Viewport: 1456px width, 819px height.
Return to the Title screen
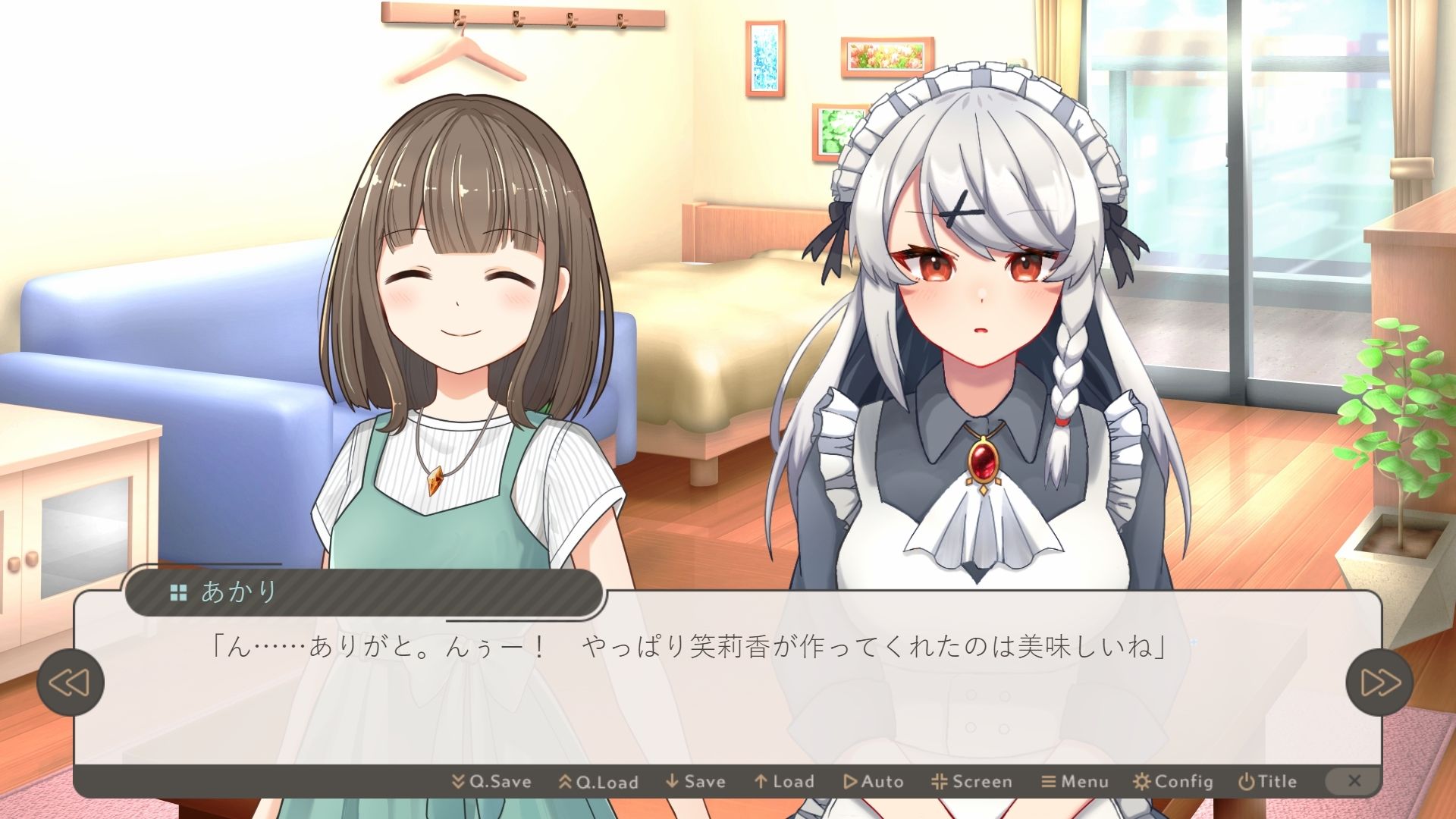point(1267,781)
